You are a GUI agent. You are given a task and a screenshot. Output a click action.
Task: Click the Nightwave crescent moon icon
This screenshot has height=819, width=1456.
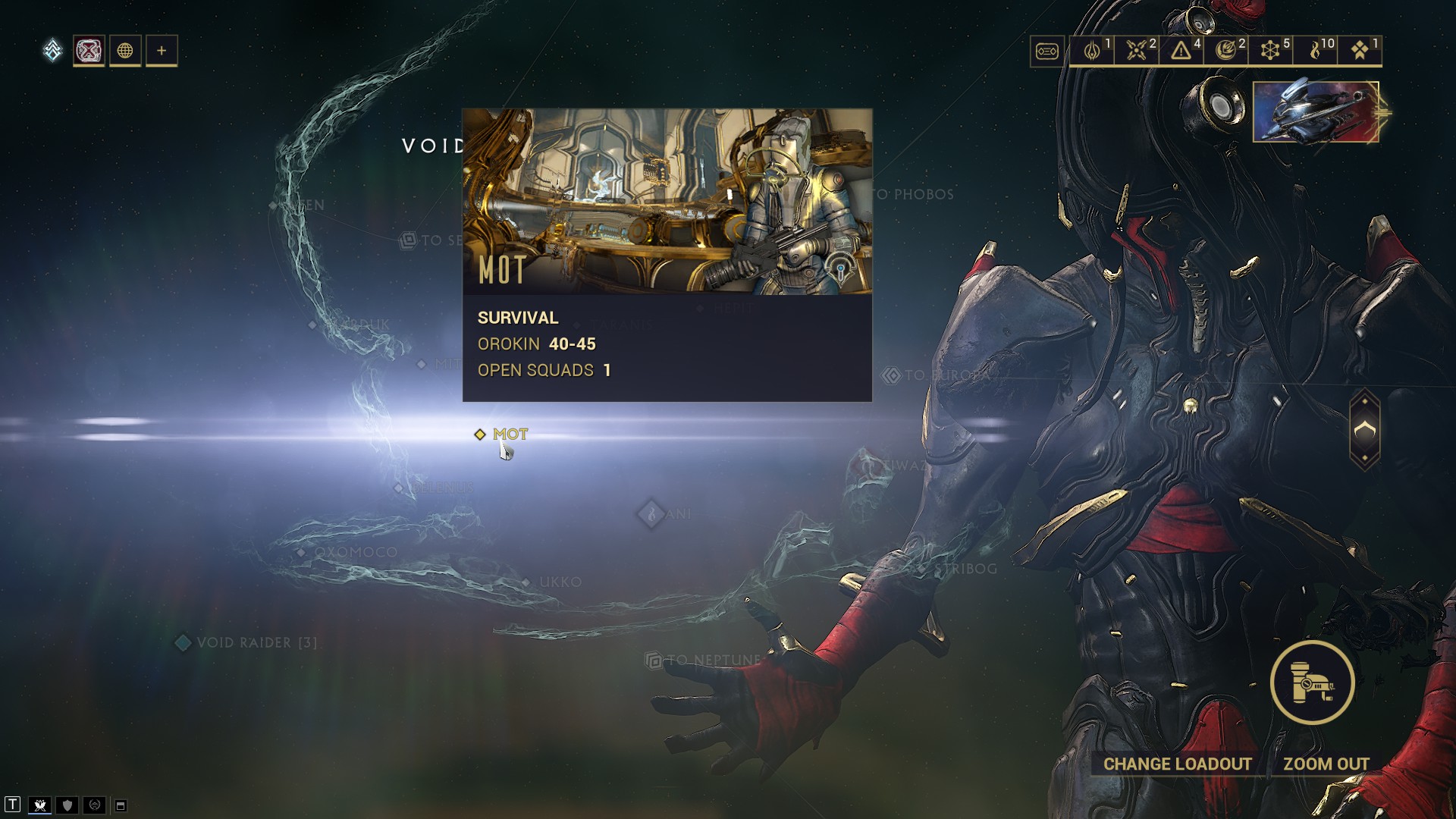coord(1228,51)
